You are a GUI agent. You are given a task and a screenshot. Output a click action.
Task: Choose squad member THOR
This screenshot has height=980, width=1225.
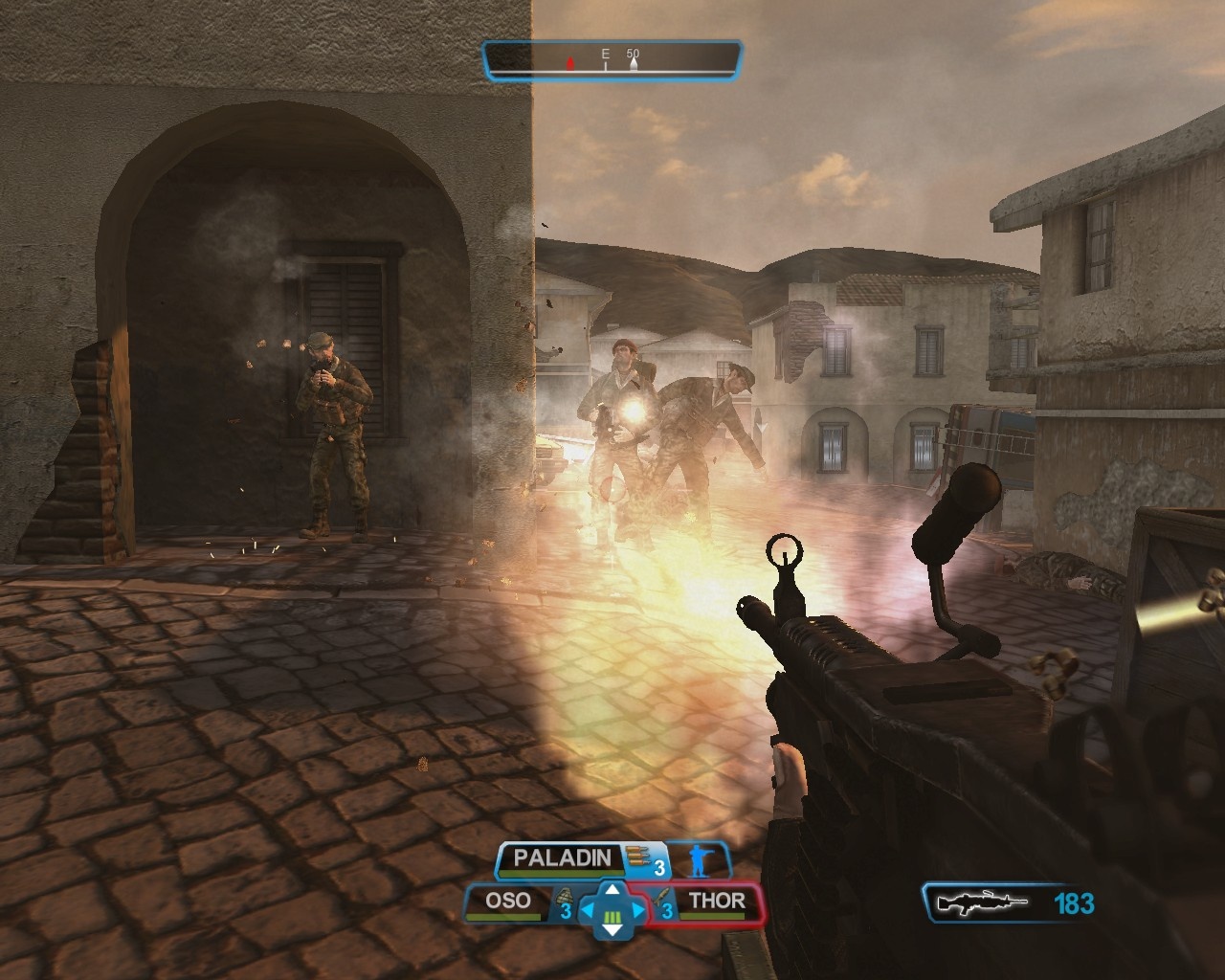717,901
